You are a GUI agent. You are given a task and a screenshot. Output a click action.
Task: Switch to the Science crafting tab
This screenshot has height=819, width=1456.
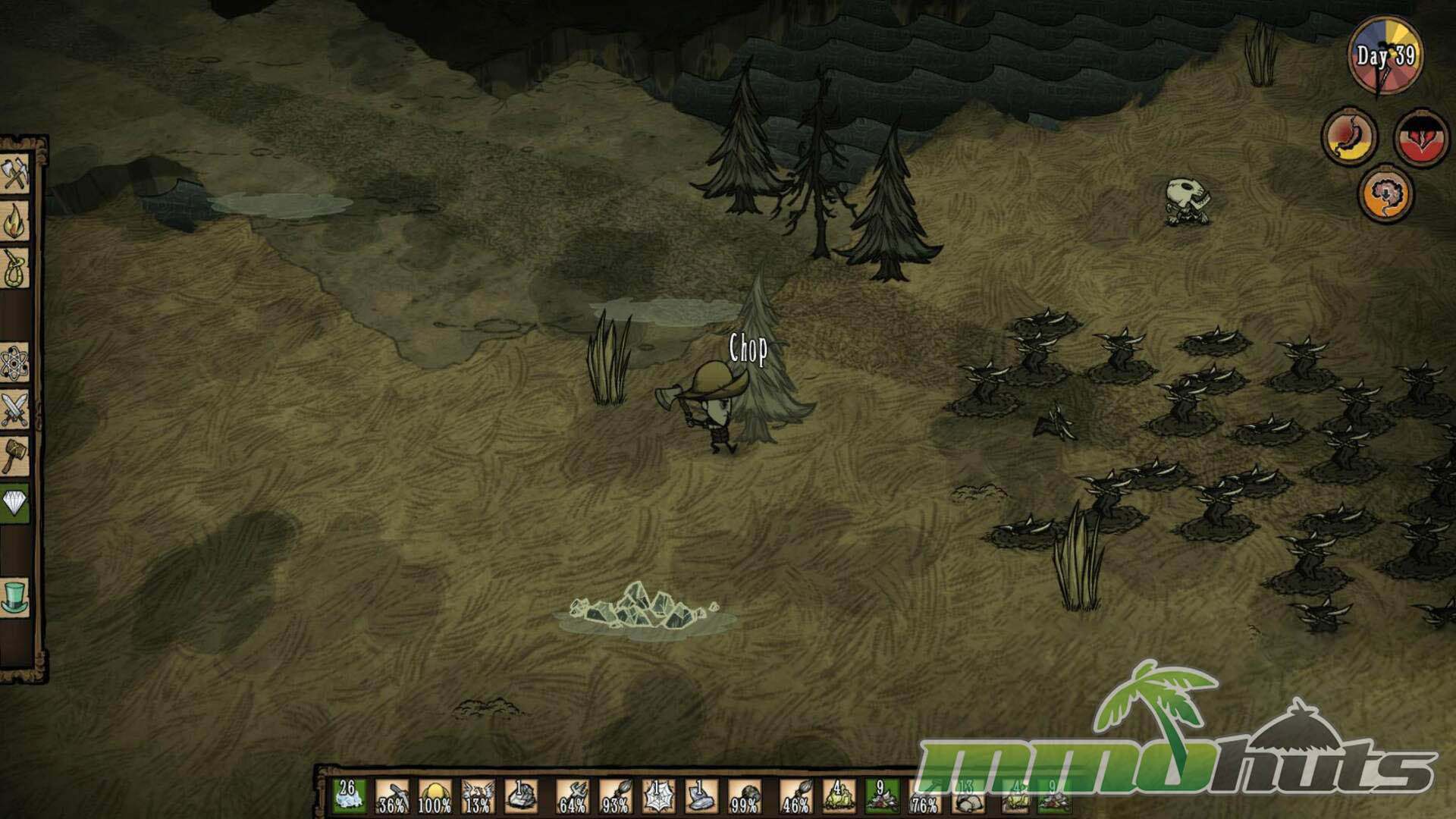pyautogui.click(x=15, y=363)
